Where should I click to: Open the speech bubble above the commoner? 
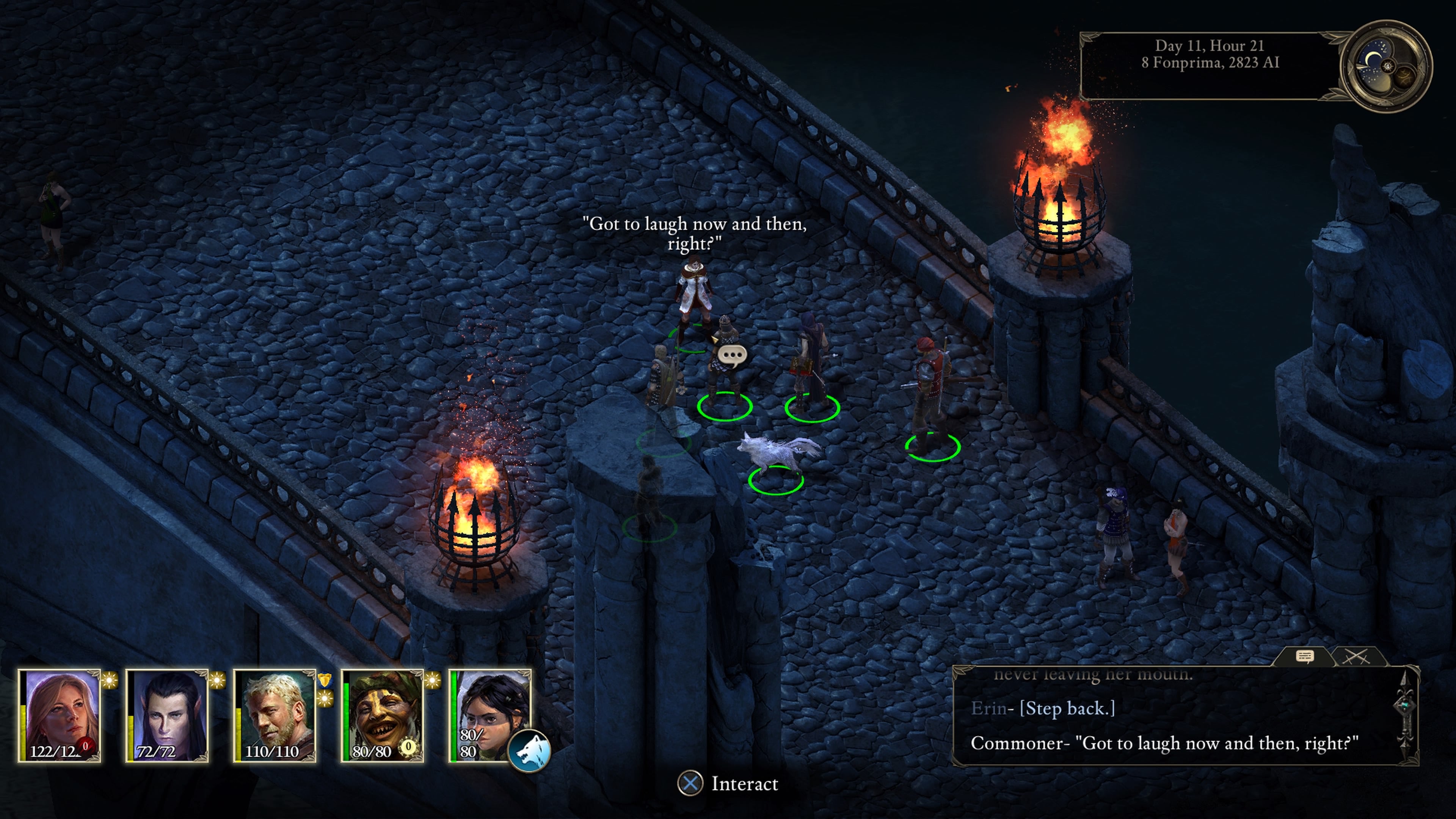click(733, 355)
